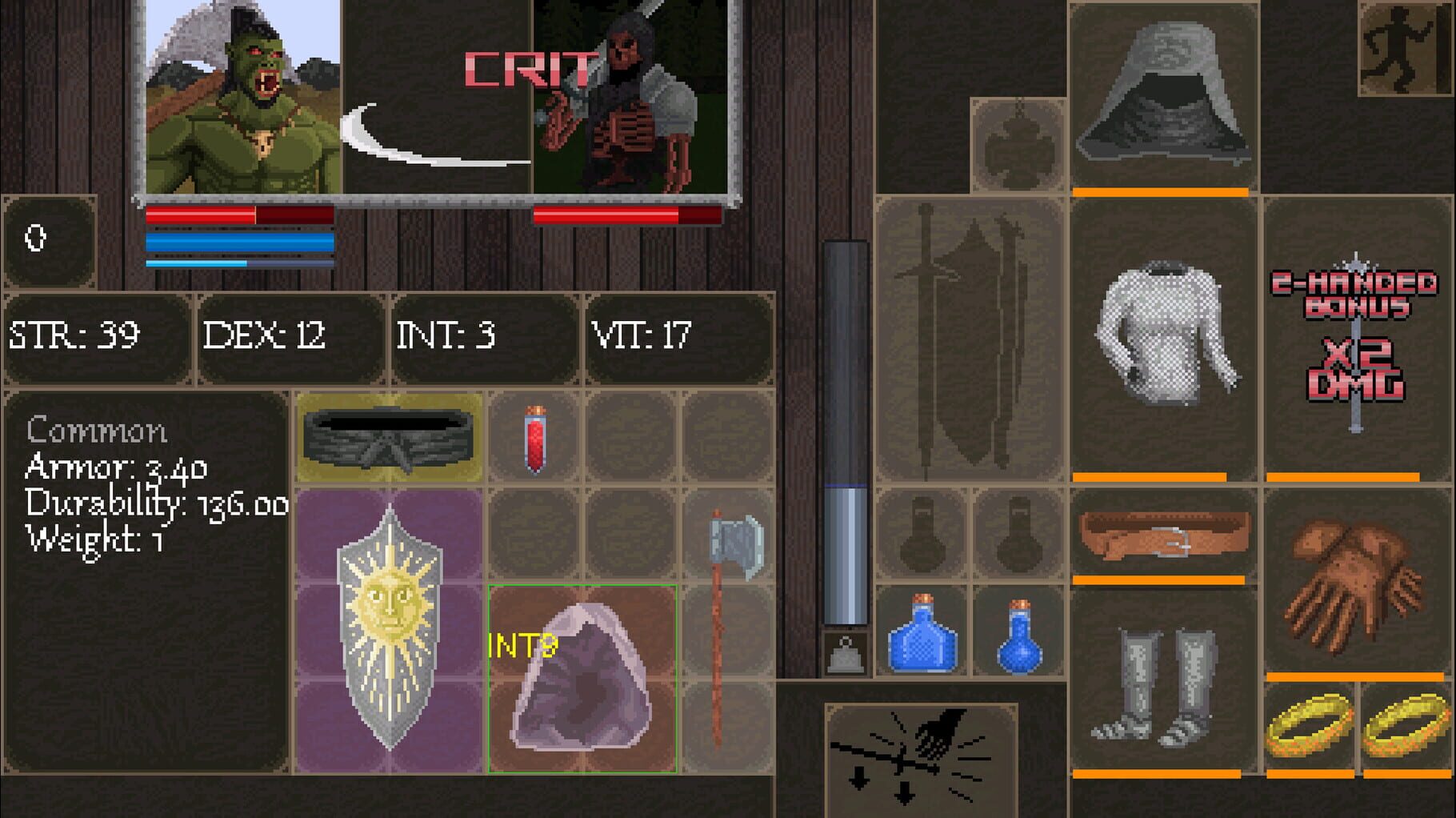Image resolution: width=1456 pixels, height=818 pixels.
Task: Open the DEX: 12 stat panel
Action: pos(284,336)
